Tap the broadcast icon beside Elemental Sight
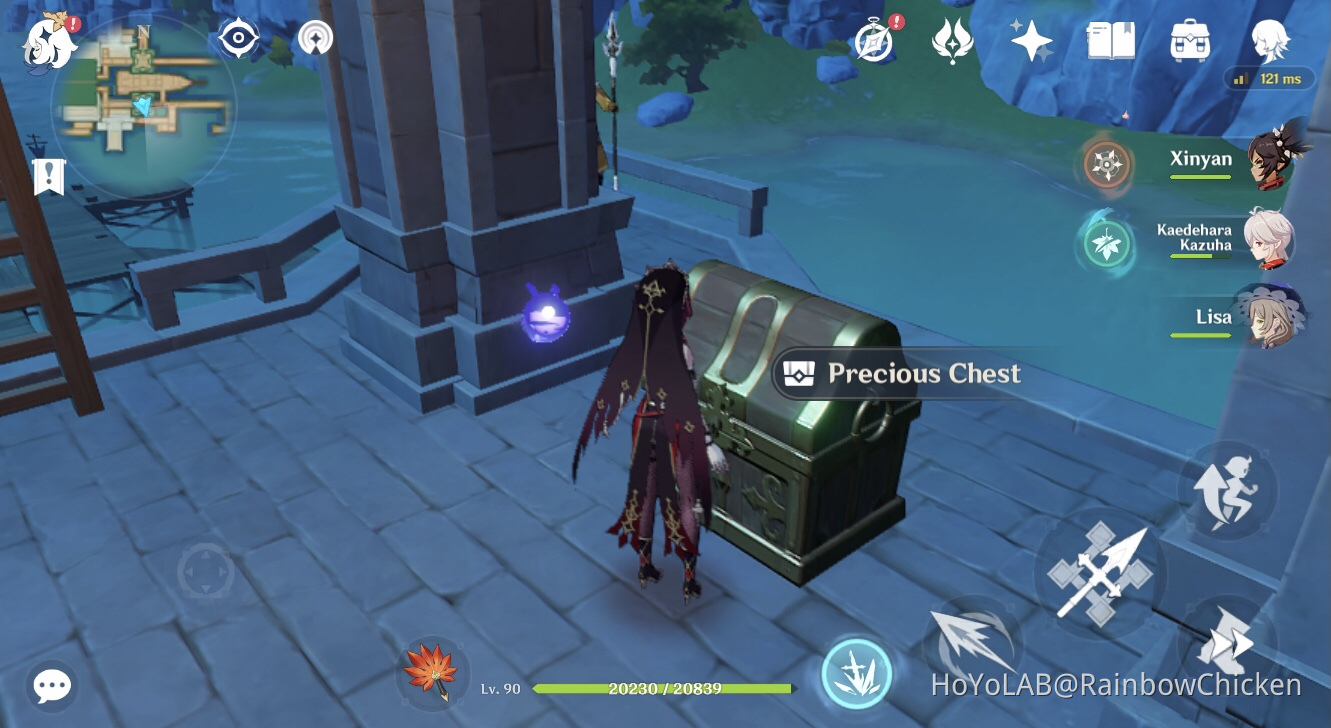 [x=316, y=37]
